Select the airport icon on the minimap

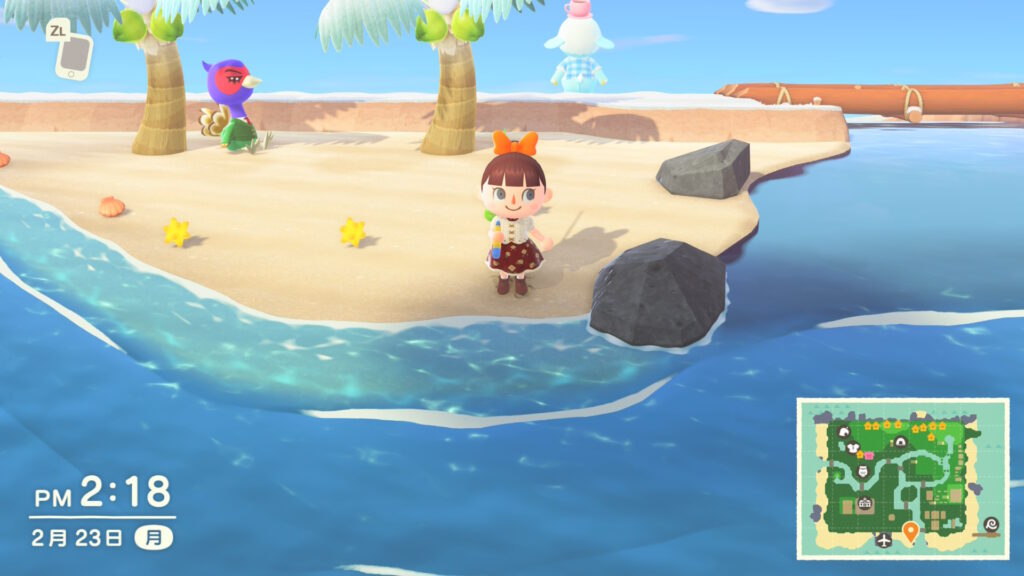point(883,540)
